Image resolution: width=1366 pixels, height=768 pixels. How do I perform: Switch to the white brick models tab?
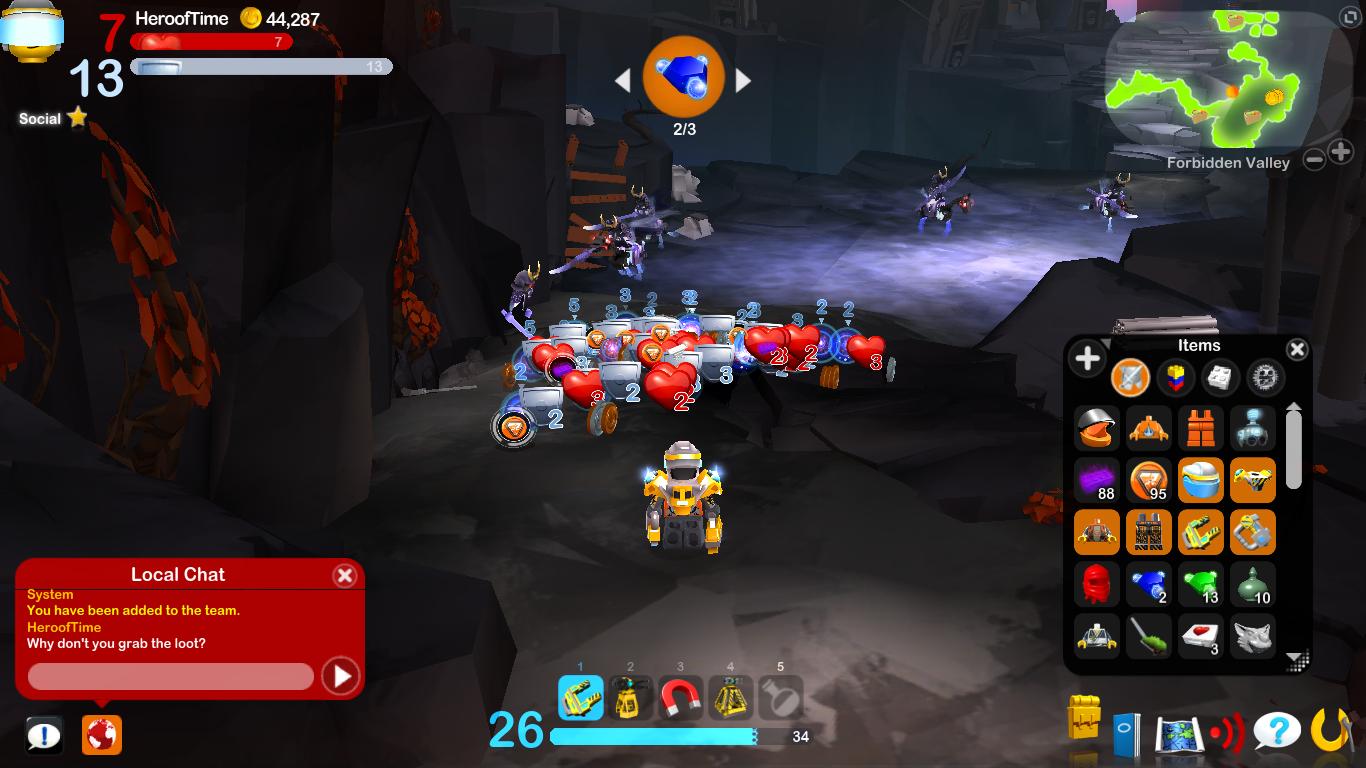click(1220, 378)
